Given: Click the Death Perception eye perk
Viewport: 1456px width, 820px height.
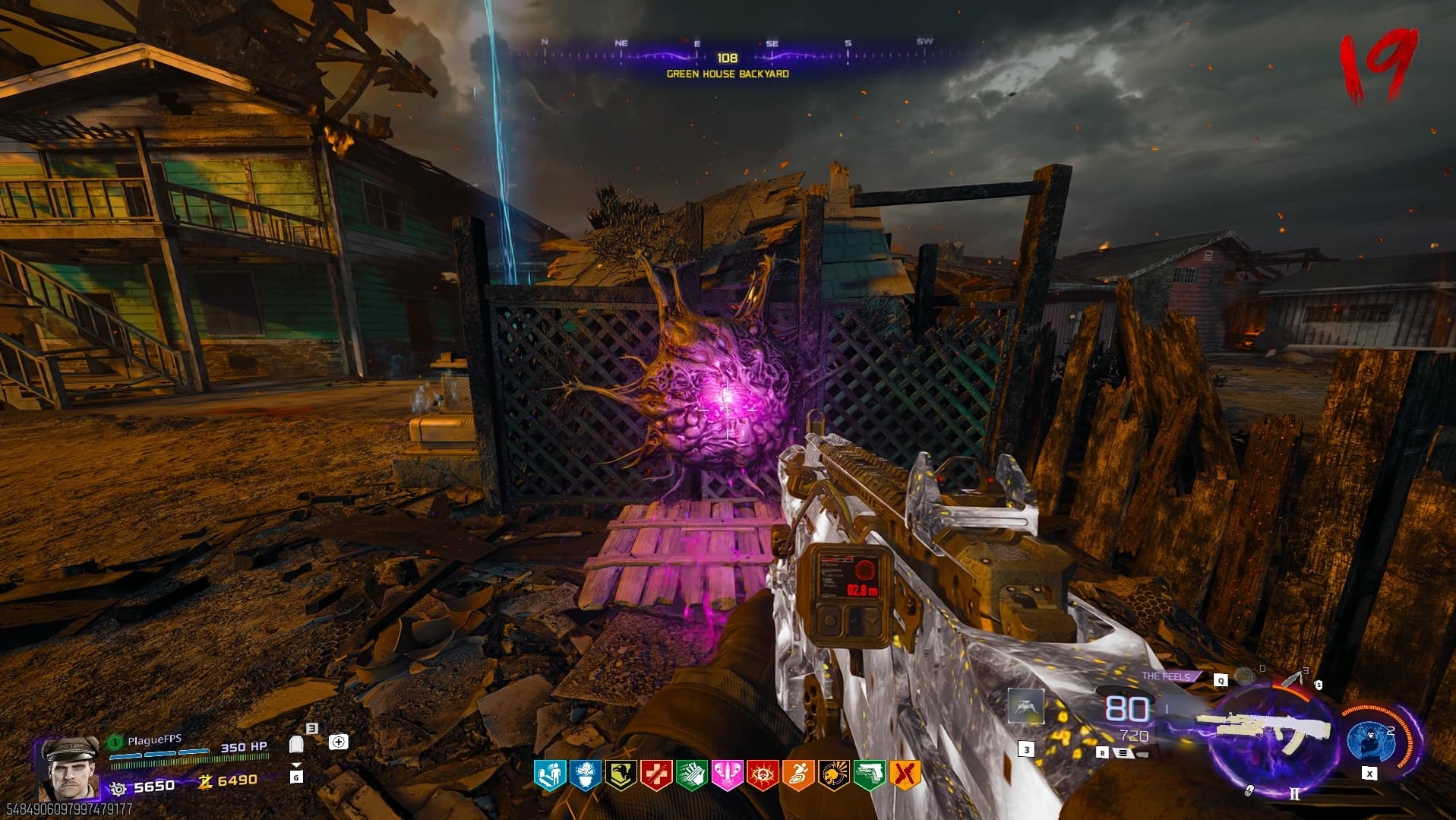Looking at the screenshot, I should click(762, 775).
